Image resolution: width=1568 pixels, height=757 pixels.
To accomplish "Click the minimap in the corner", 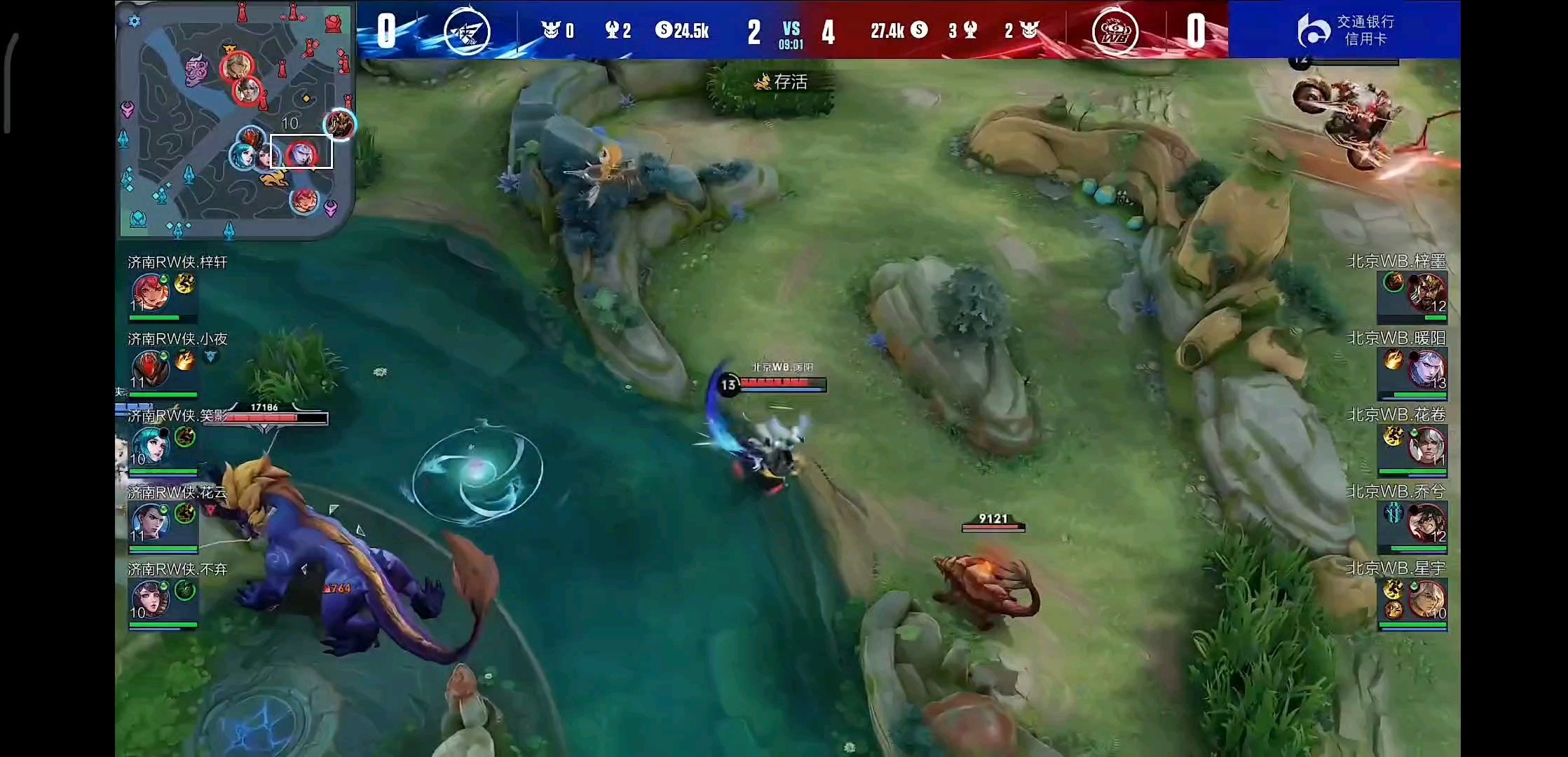I will tap(236, 121).
